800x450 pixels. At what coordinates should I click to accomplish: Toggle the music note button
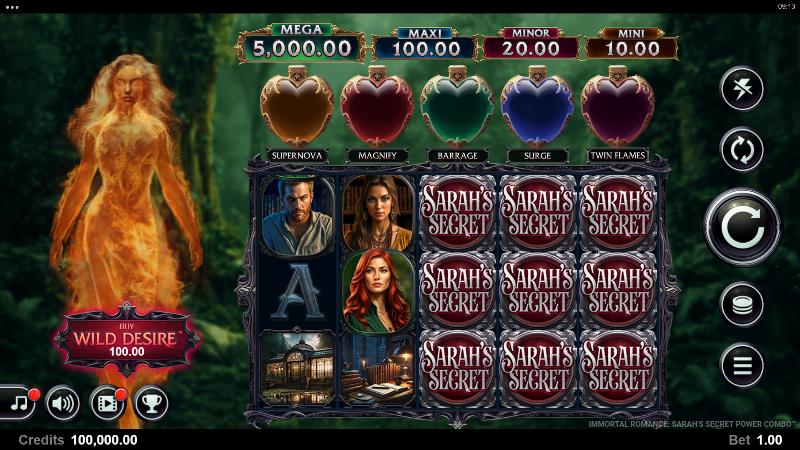click(x=17, y=402)
